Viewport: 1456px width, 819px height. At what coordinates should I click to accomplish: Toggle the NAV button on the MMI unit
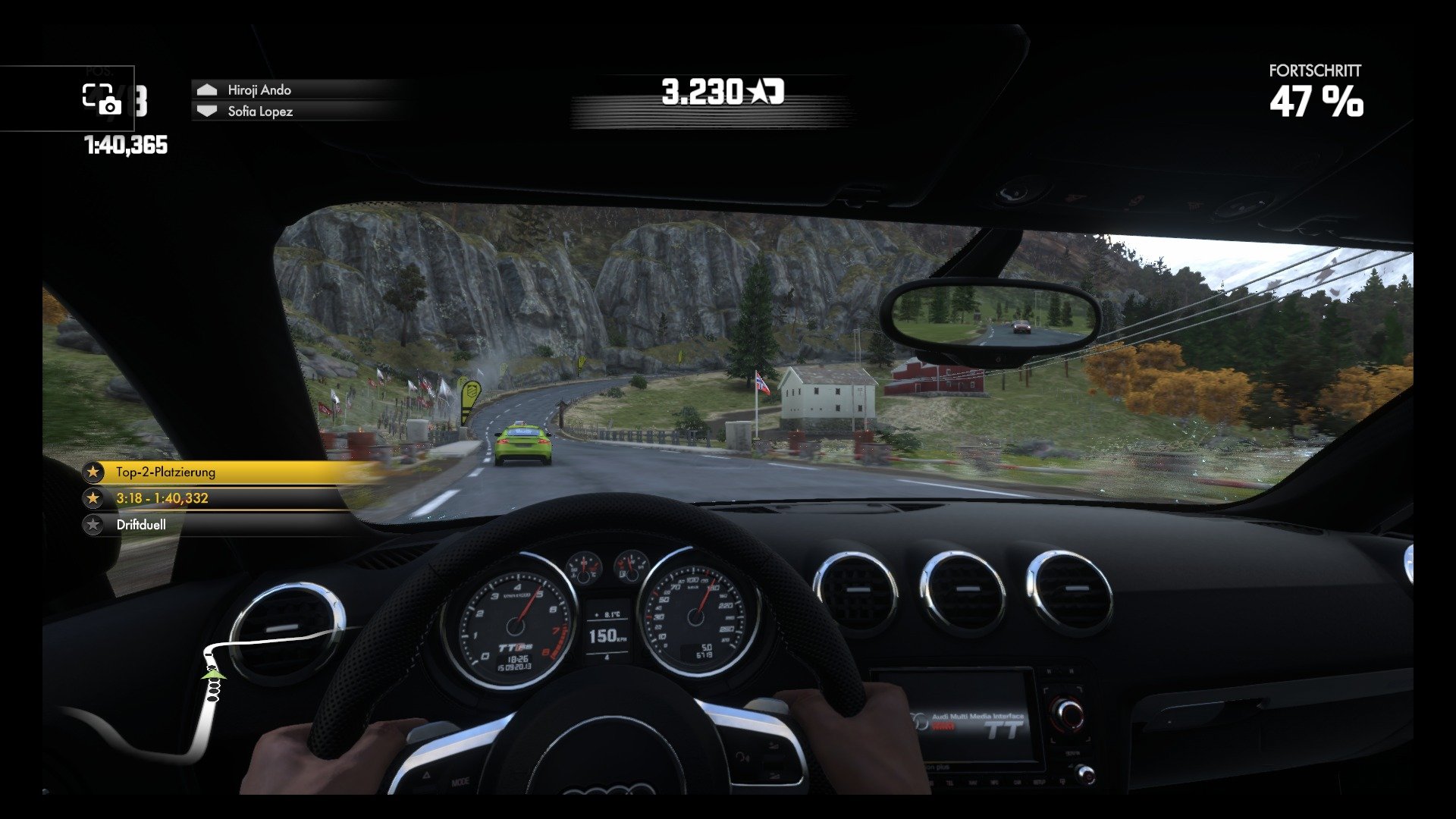972,781
